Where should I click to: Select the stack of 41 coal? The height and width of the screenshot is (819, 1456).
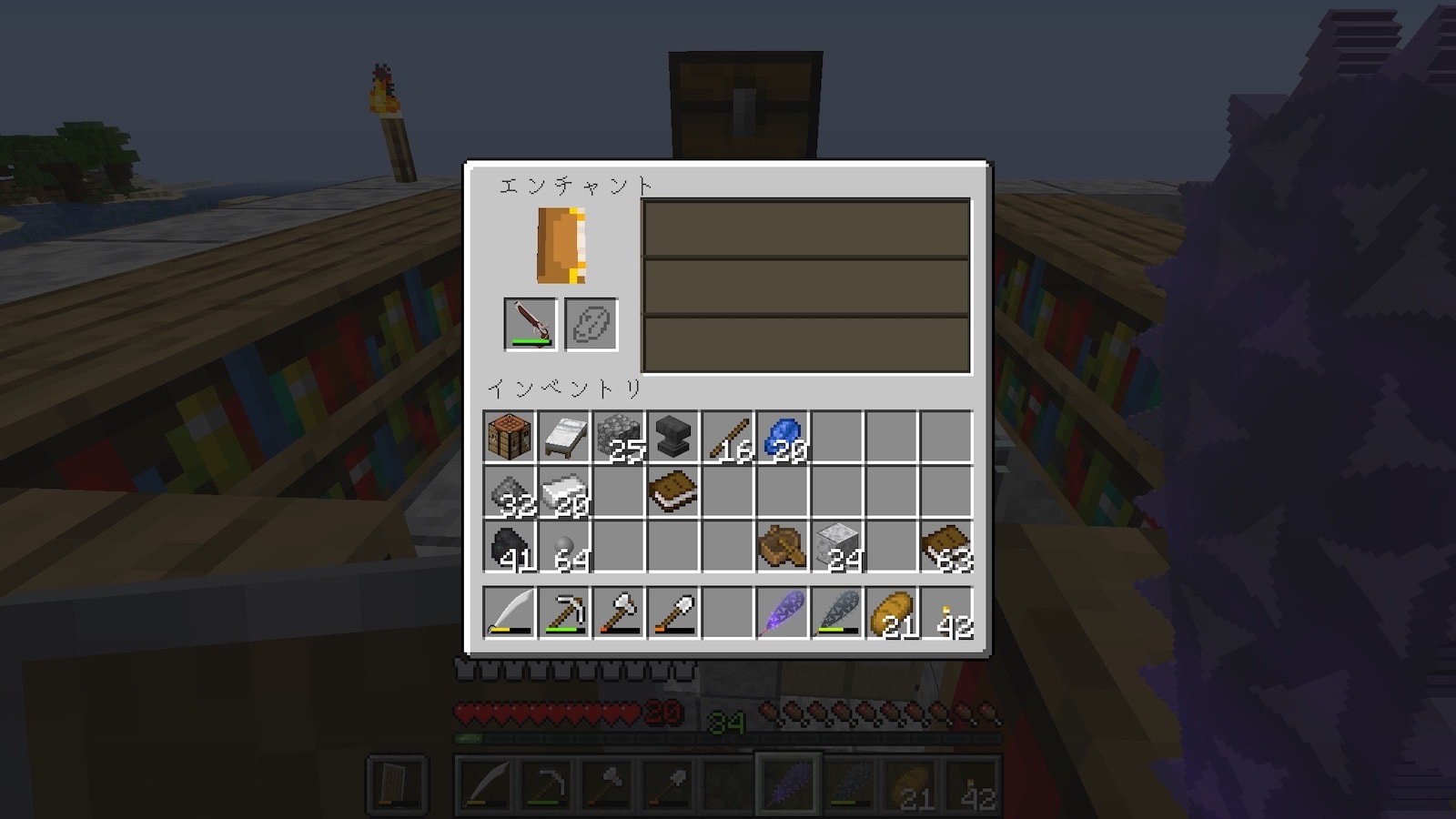pos(510,547)
